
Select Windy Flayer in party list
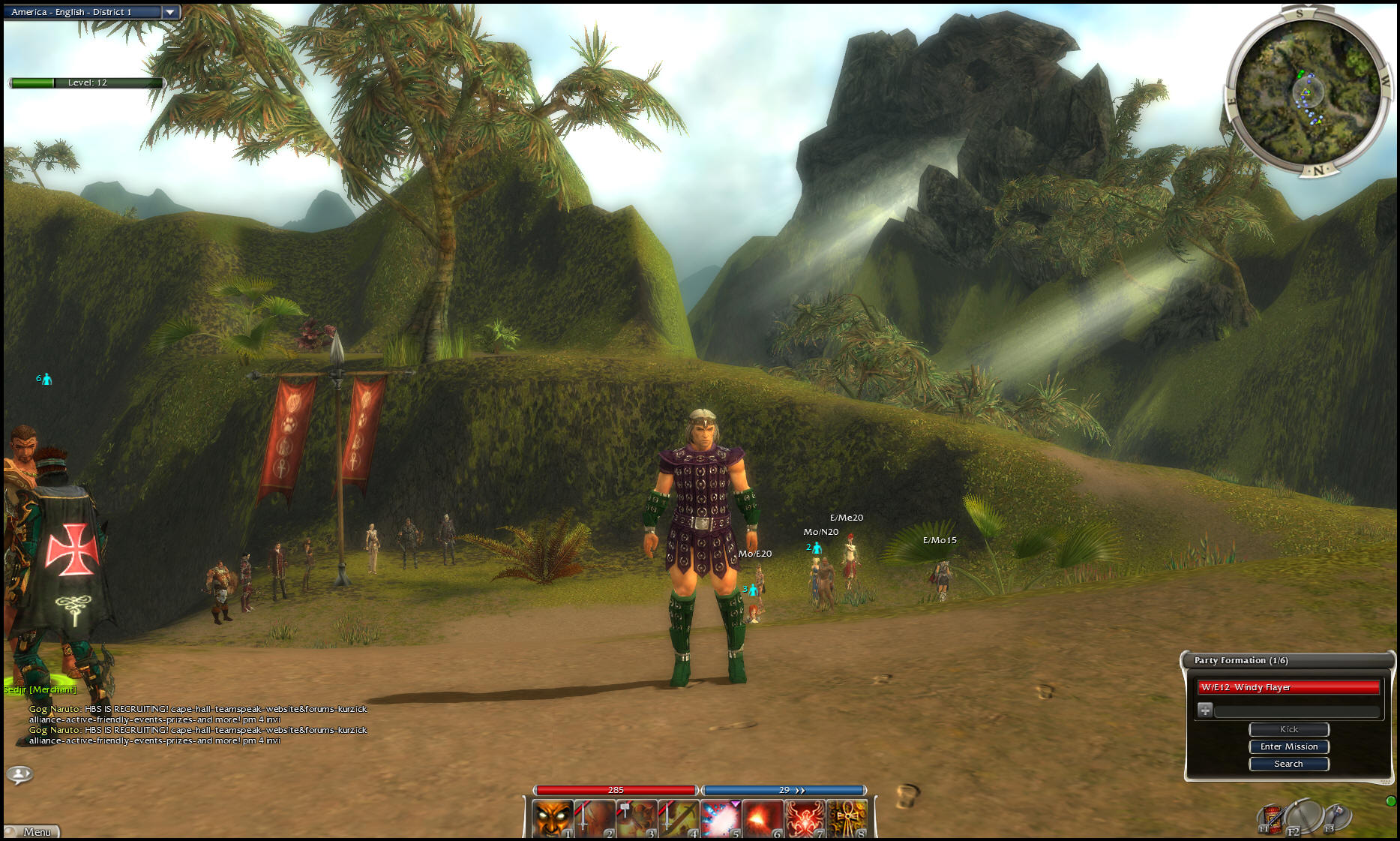pyautogui.click(x=1288, y=687)
